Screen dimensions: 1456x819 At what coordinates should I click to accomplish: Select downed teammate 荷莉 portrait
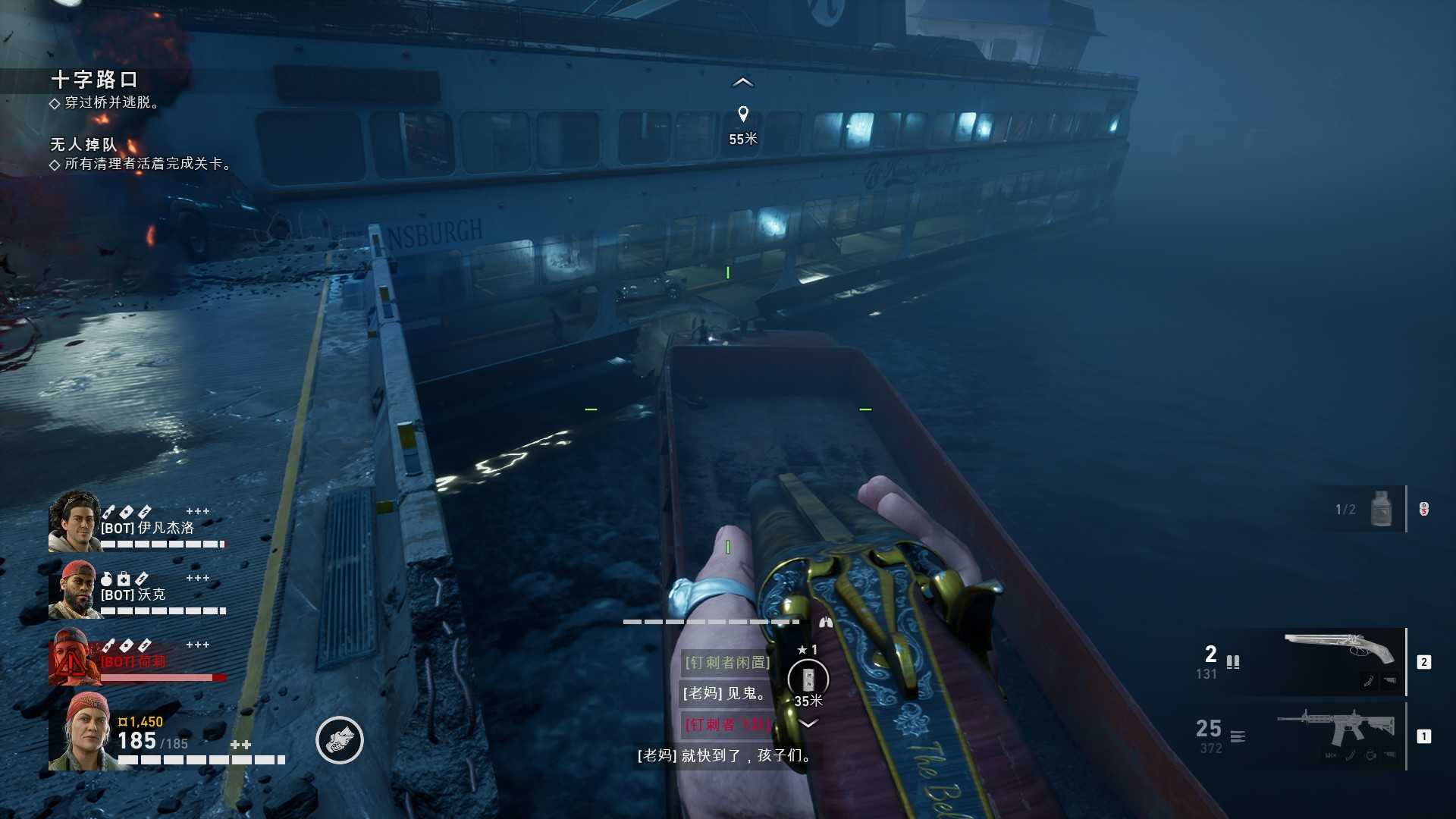click(72, 657)
